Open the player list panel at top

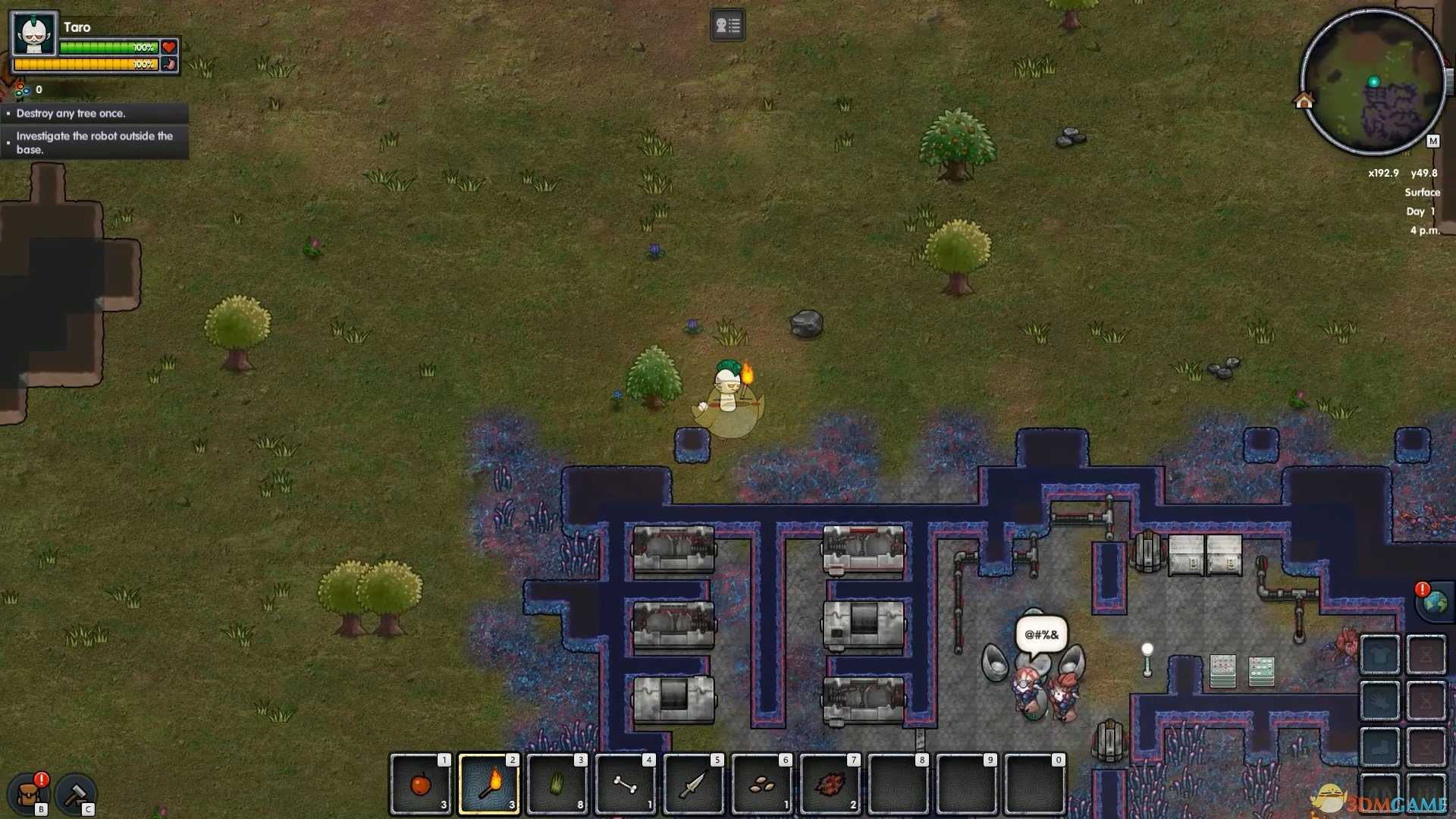point(727,26)
